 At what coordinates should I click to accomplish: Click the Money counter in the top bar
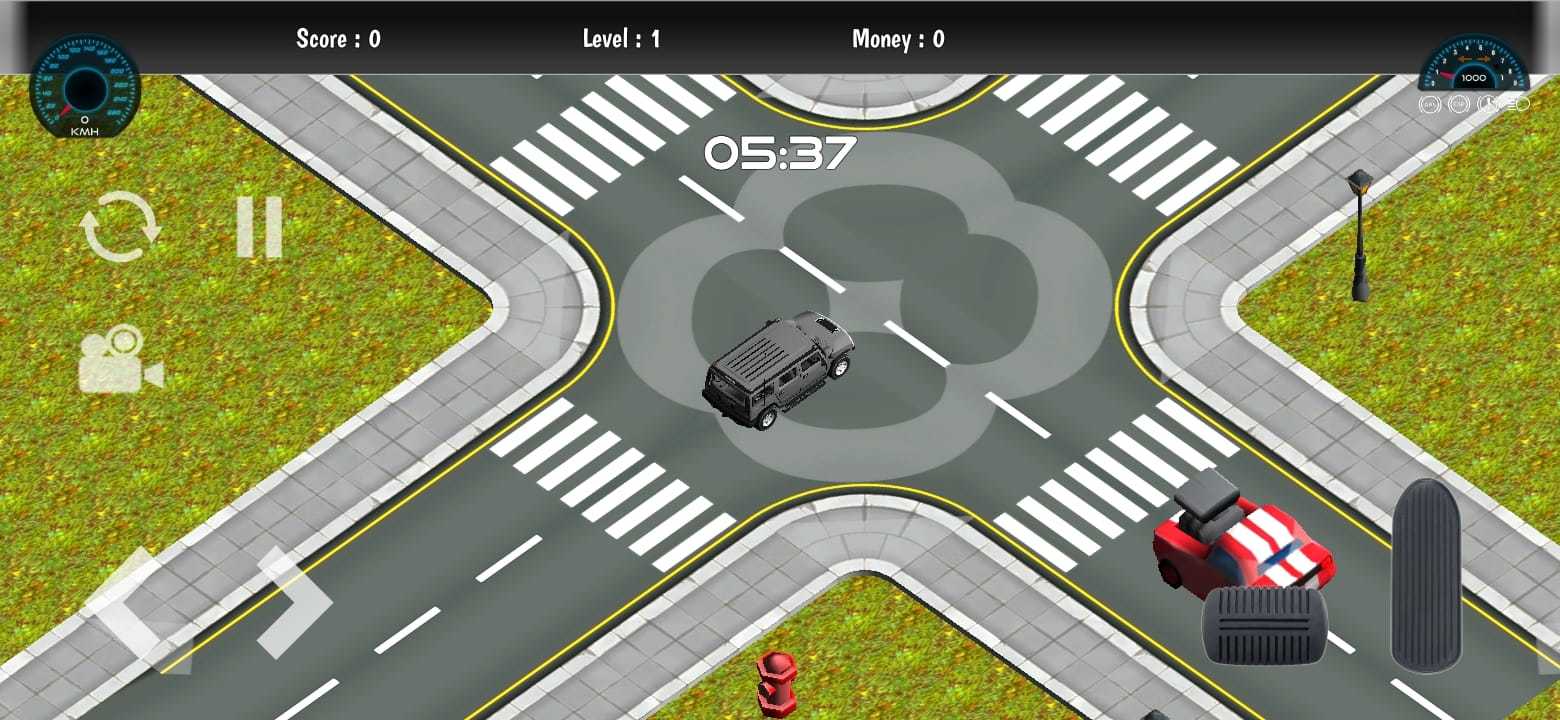(x=897, y=38)
